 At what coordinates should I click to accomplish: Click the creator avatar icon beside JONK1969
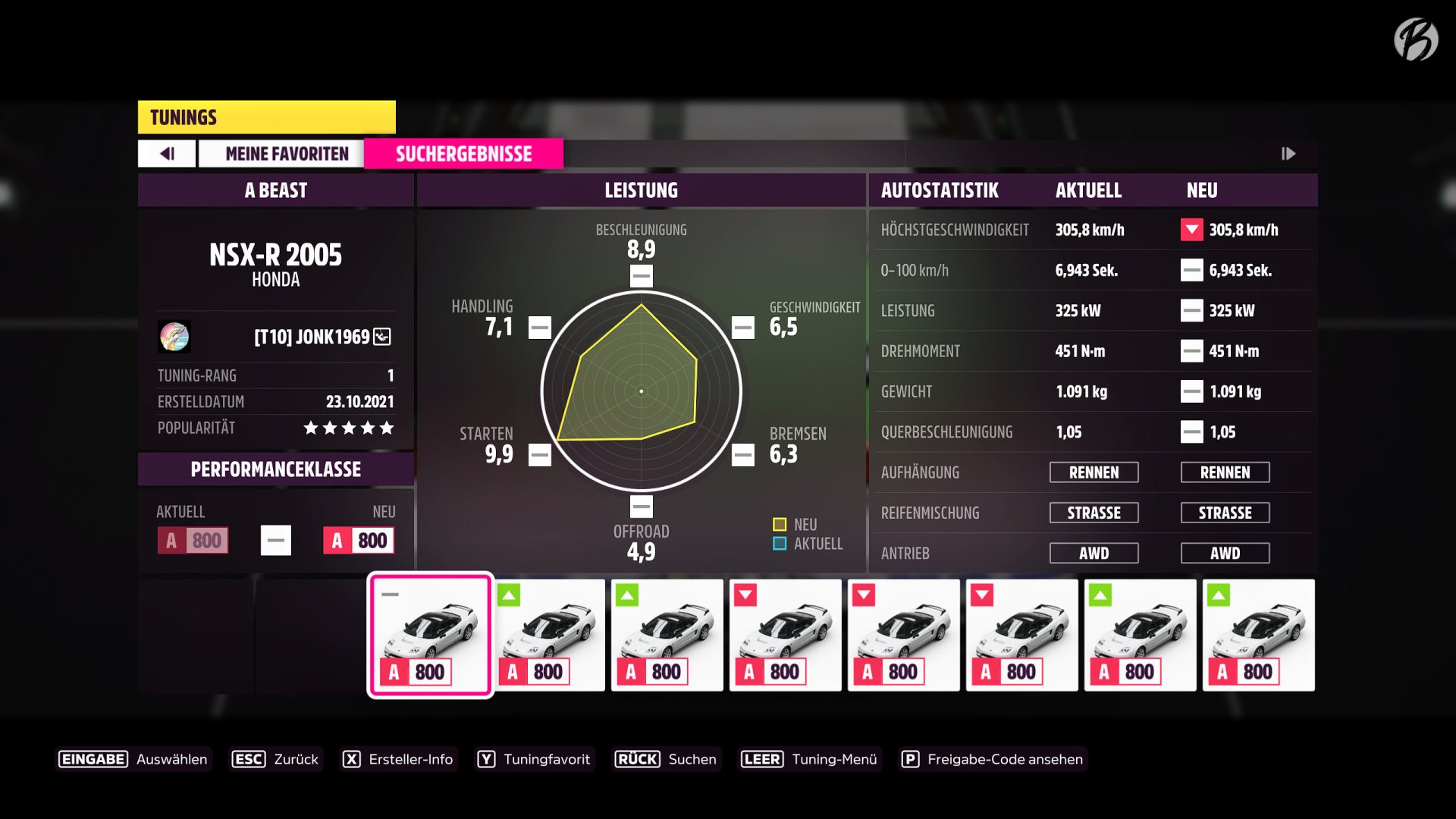click(173, 337)
